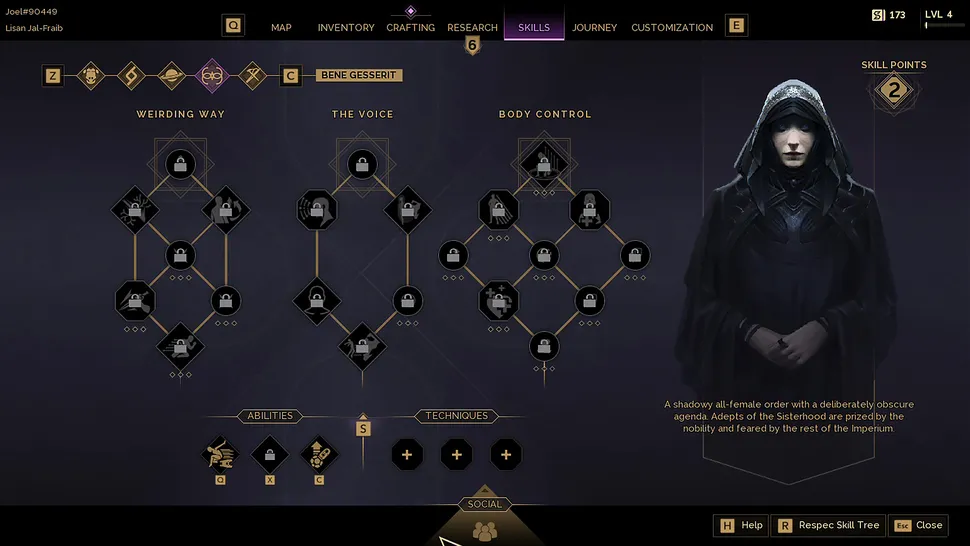Image resolution: width=970 pixels, height=546 pixels.
Task: Go to the Crafting tab
Action: coord(410,28)
